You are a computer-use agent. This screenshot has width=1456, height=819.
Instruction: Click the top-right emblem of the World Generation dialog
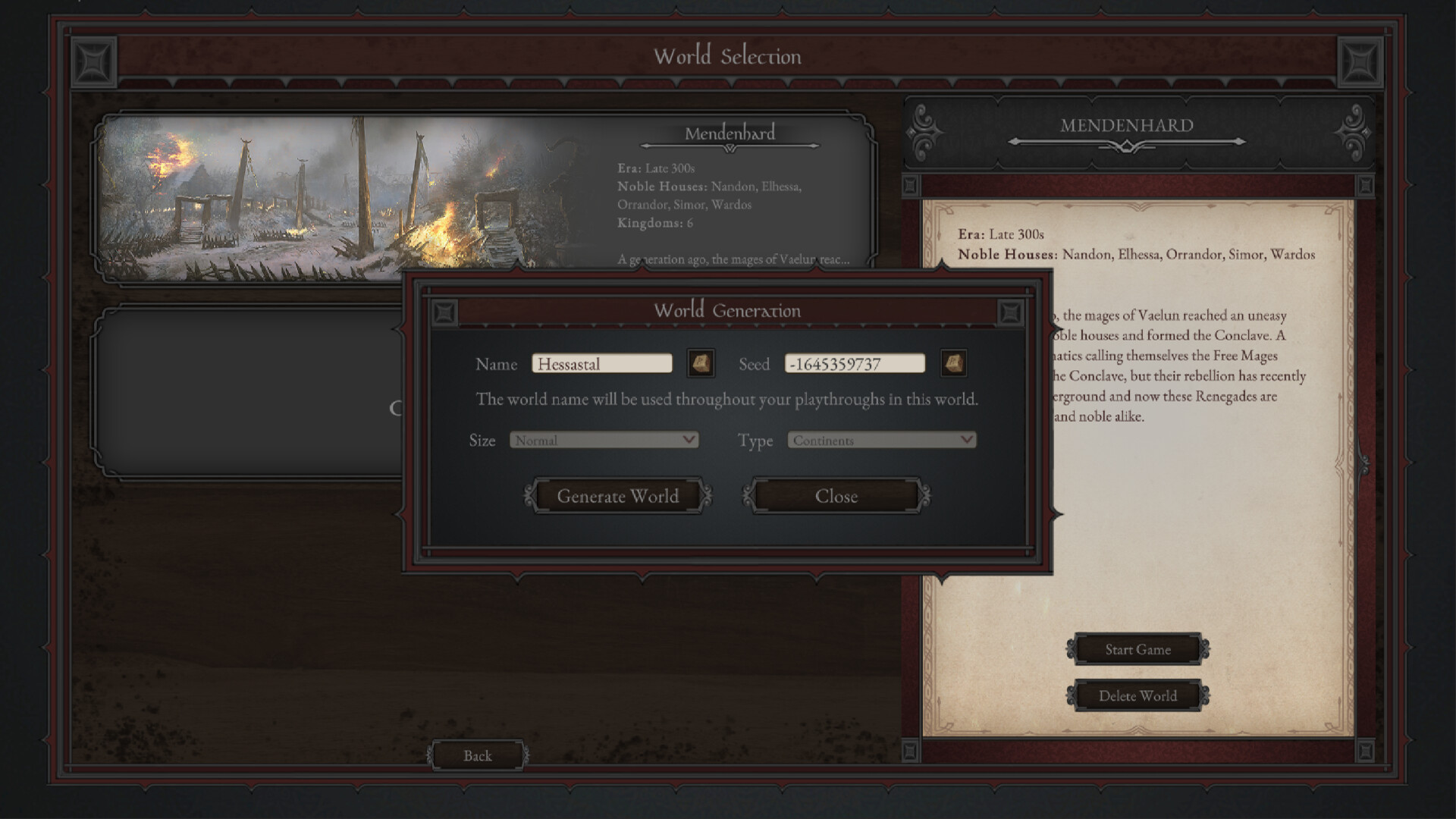1011,311
